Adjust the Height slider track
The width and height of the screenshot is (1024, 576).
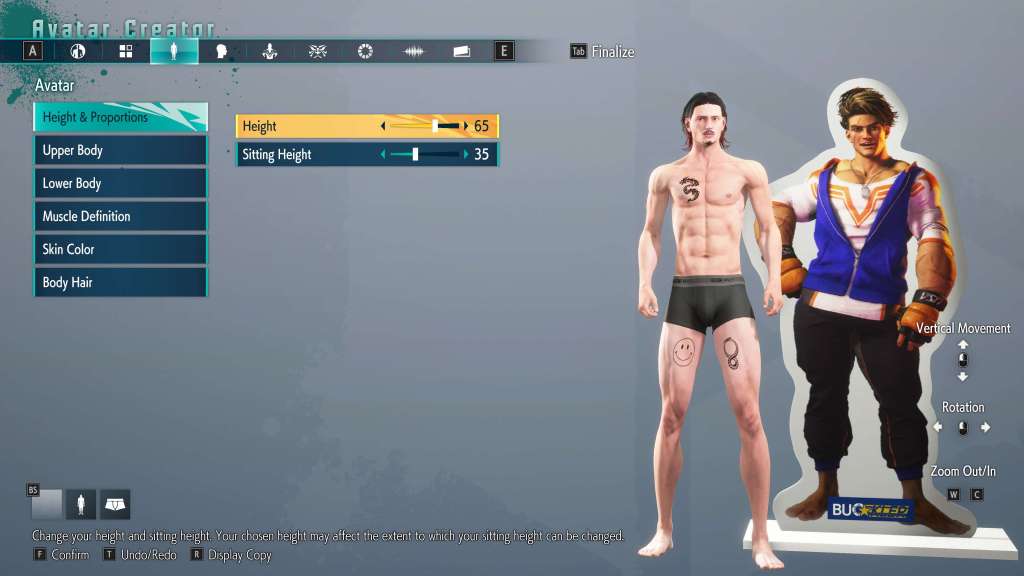[x=424, y=126]
